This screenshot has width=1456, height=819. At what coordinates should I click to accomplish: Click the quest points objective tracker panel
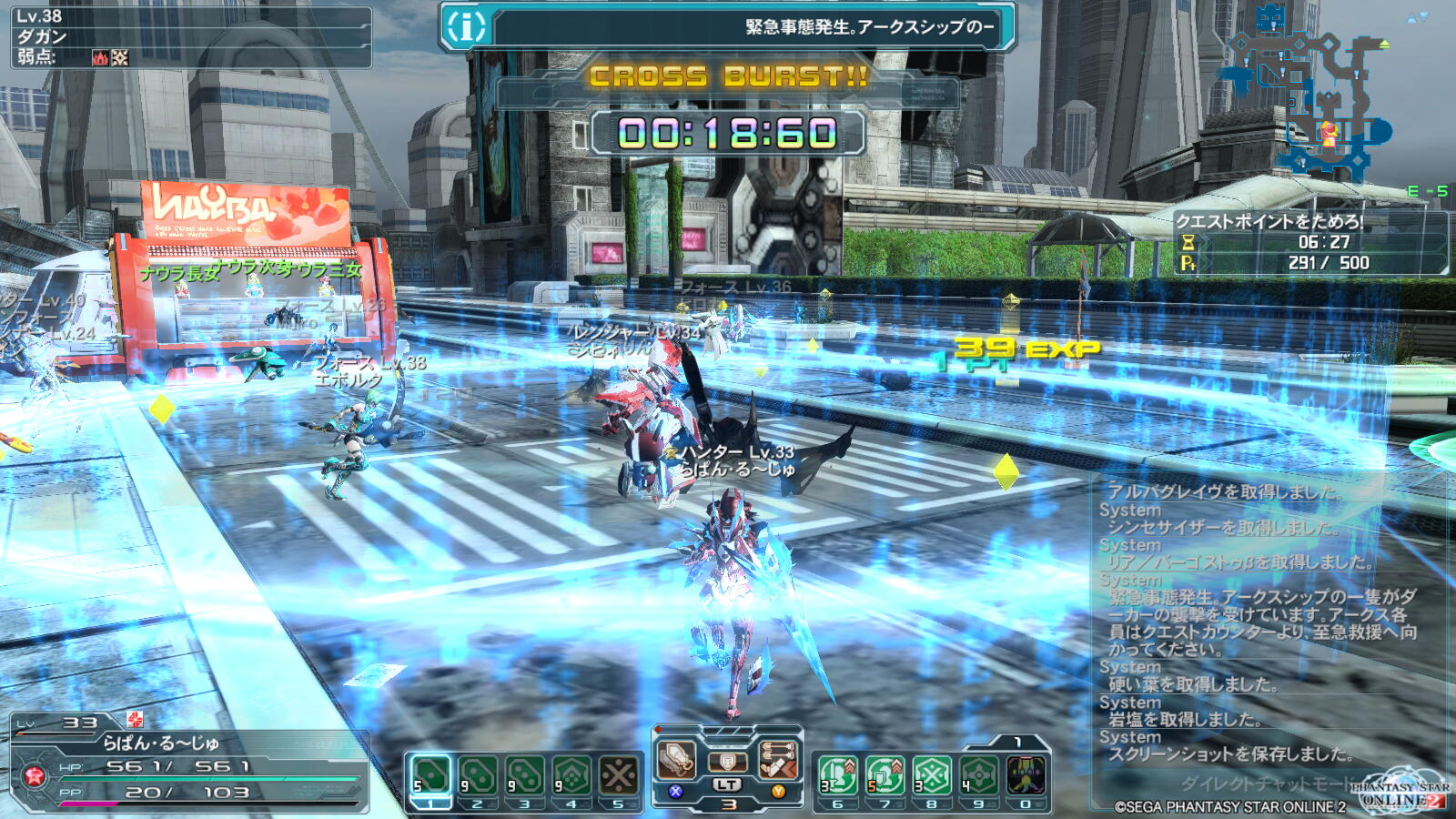click(x=1310, y=243)
